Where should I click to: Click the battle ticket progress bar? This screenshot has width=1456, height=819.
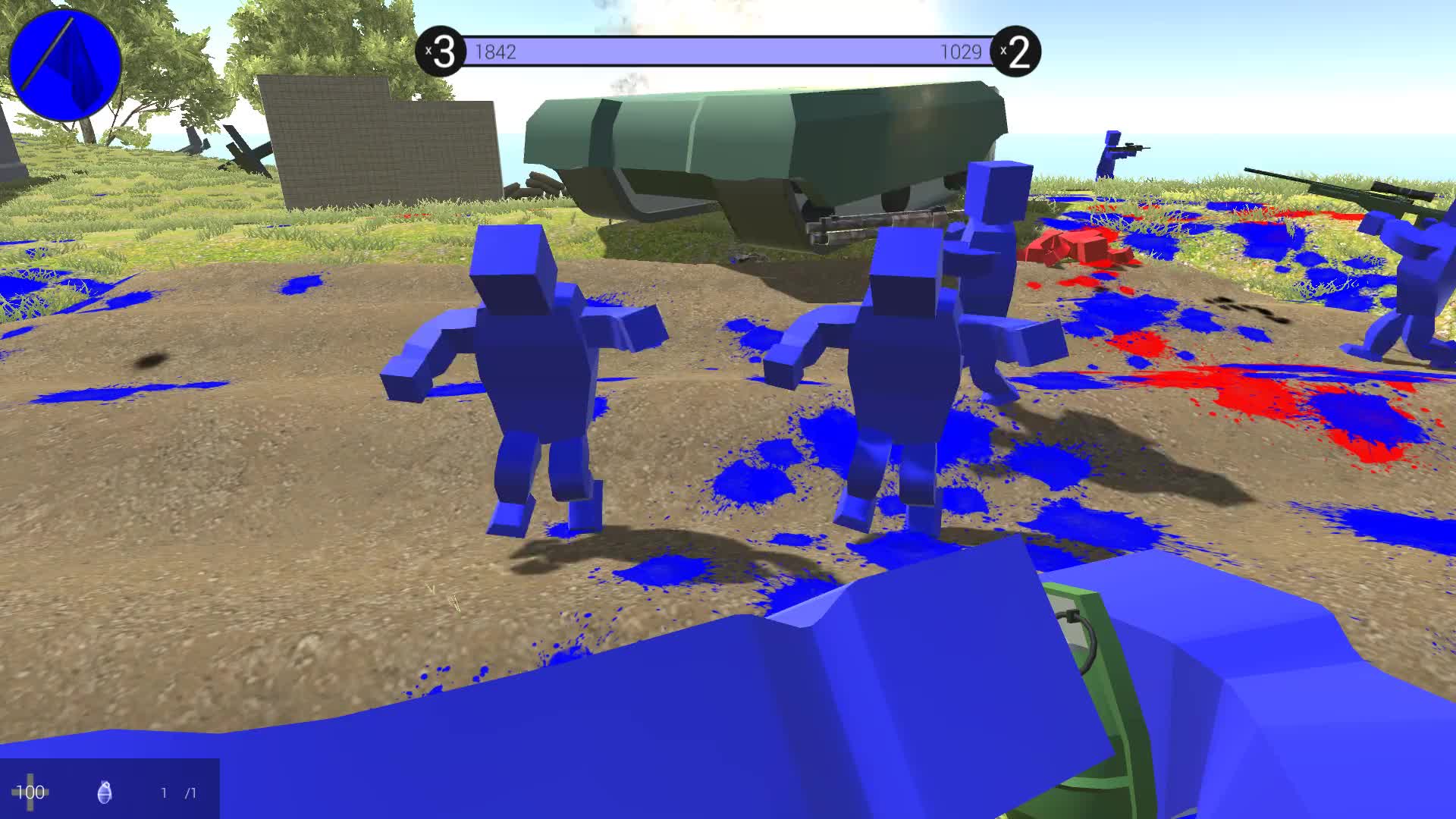(x=728, y=51)
